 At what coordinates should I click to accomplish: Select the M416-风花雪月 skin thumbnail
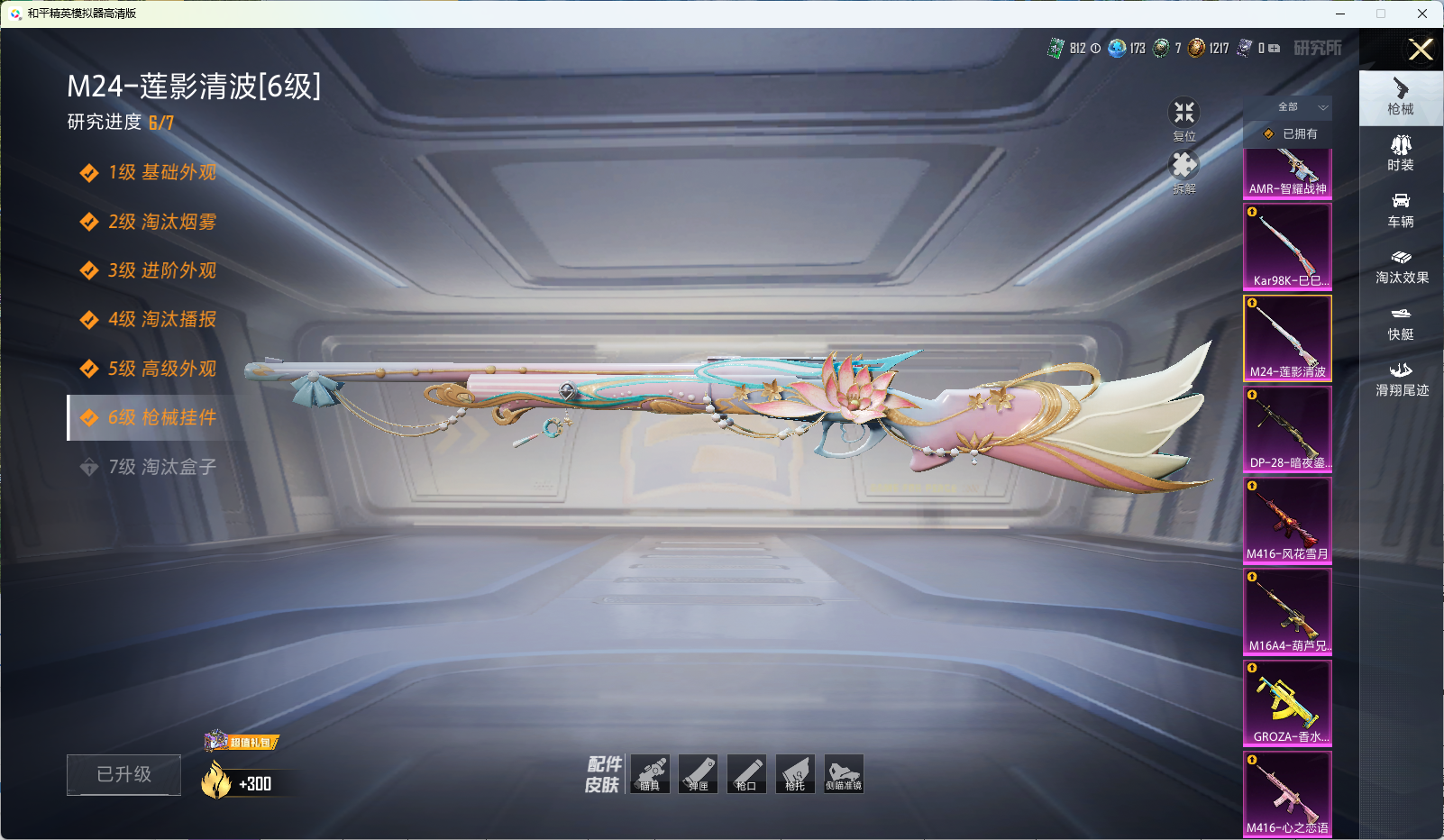pos(1287,520)
